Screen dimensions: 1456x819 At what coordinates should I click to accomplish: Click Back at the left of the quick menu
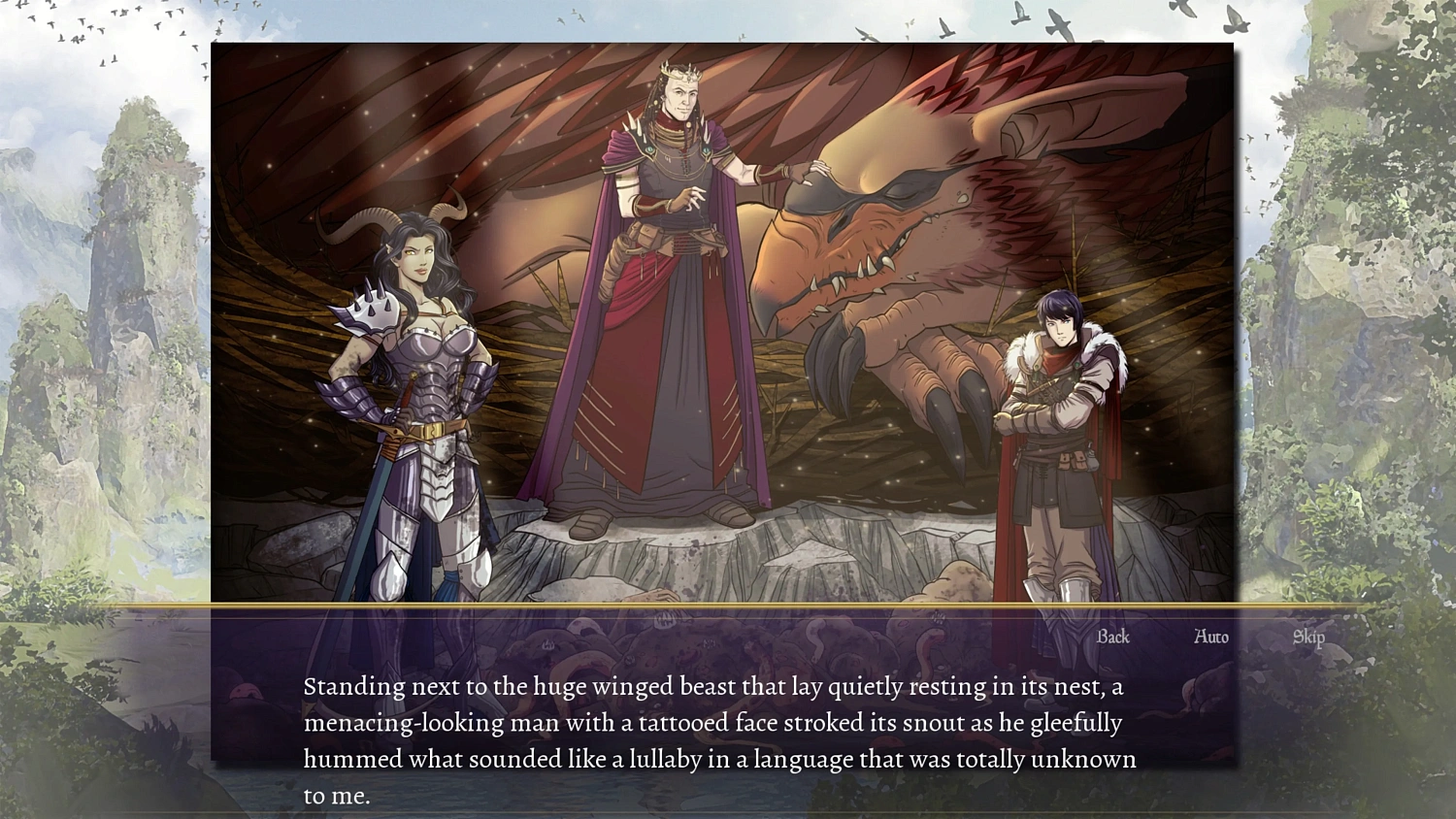point(1112,638)
